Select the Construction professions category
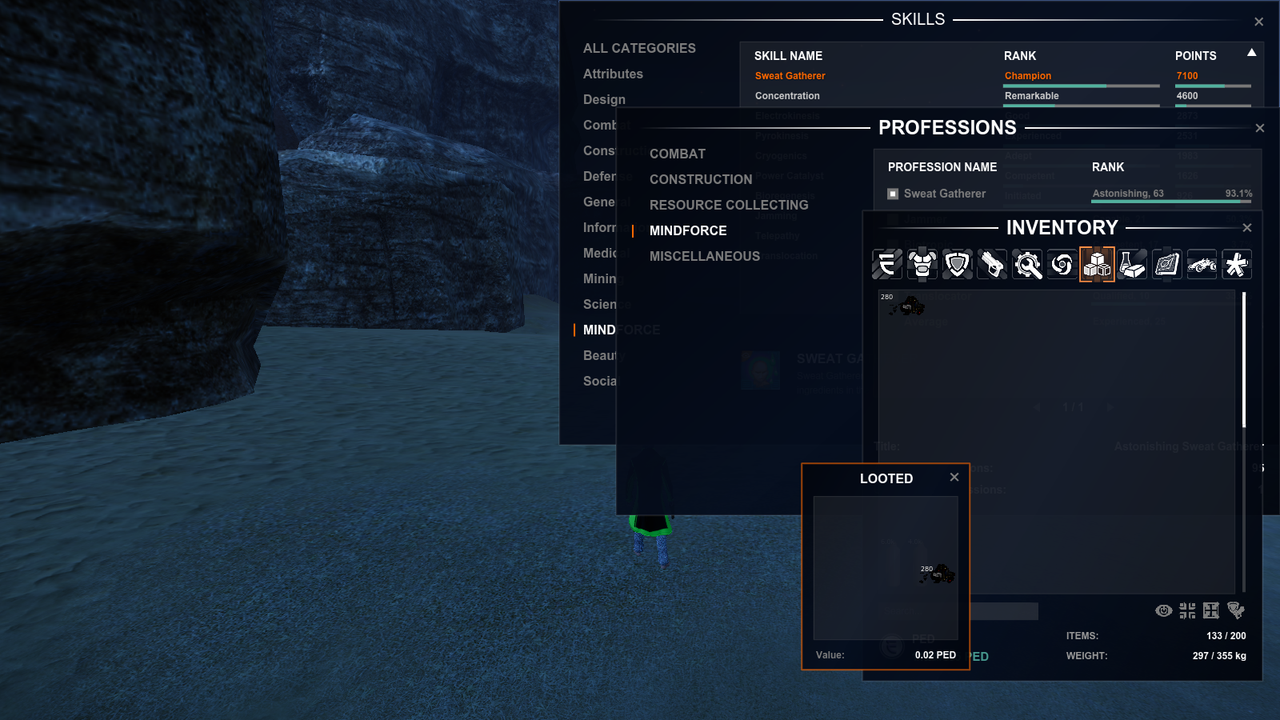 (700, 180)
